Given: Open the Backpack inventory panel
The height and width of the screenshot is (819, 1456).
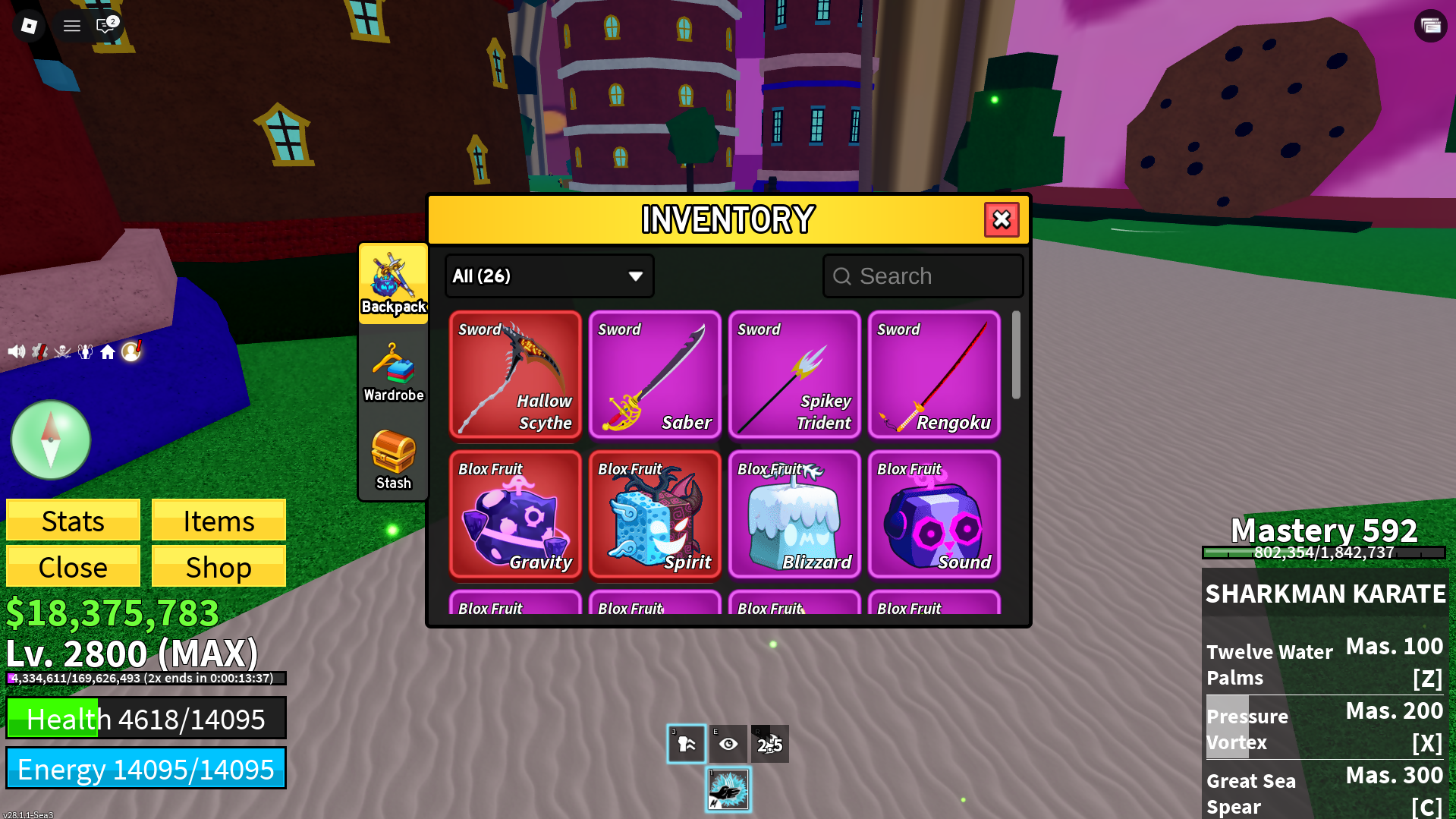Looking at the screenshot, I should pyautogui.click(x=393, y=285).
